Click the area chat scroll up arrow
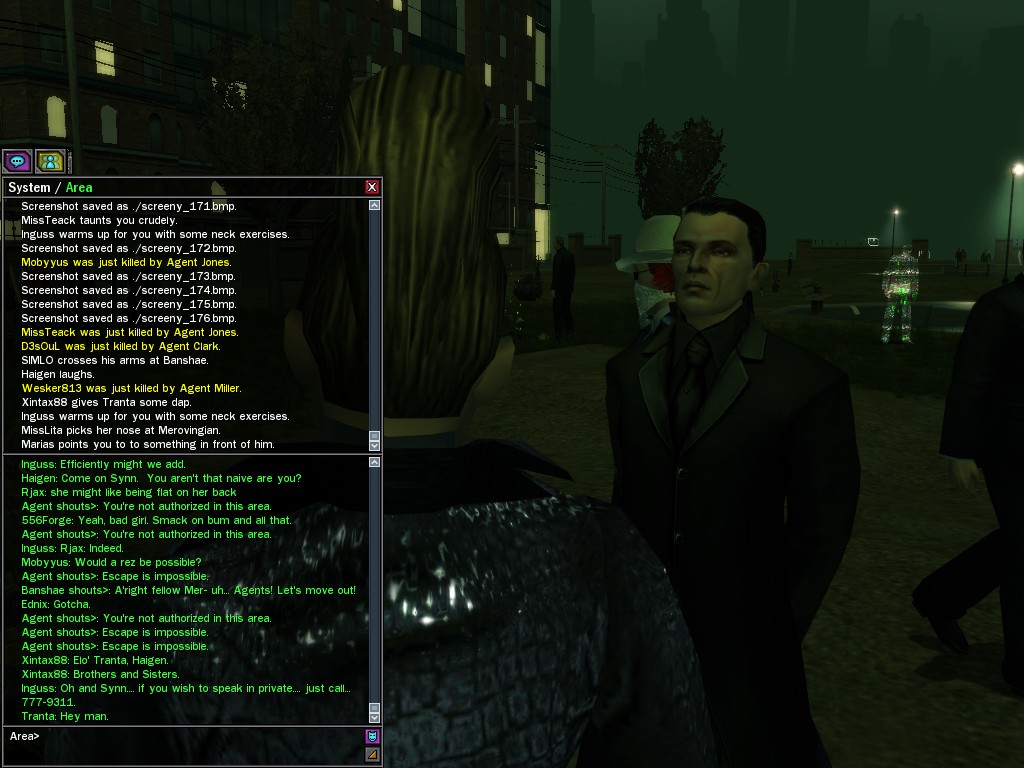Screen dimensions: 1024x768 pos(375,462)
